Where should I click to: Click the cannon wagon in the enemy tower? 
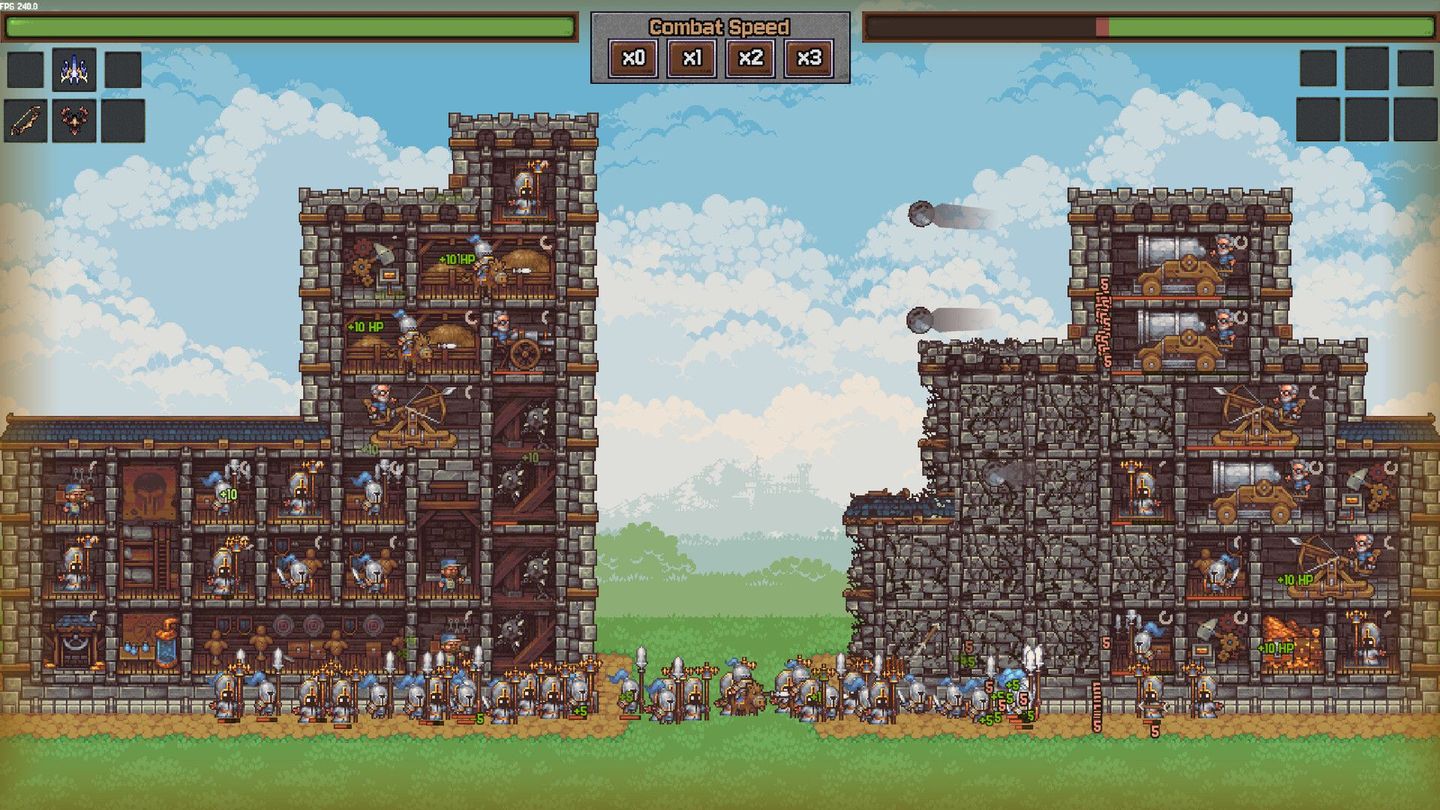(x=1190, y=270)
